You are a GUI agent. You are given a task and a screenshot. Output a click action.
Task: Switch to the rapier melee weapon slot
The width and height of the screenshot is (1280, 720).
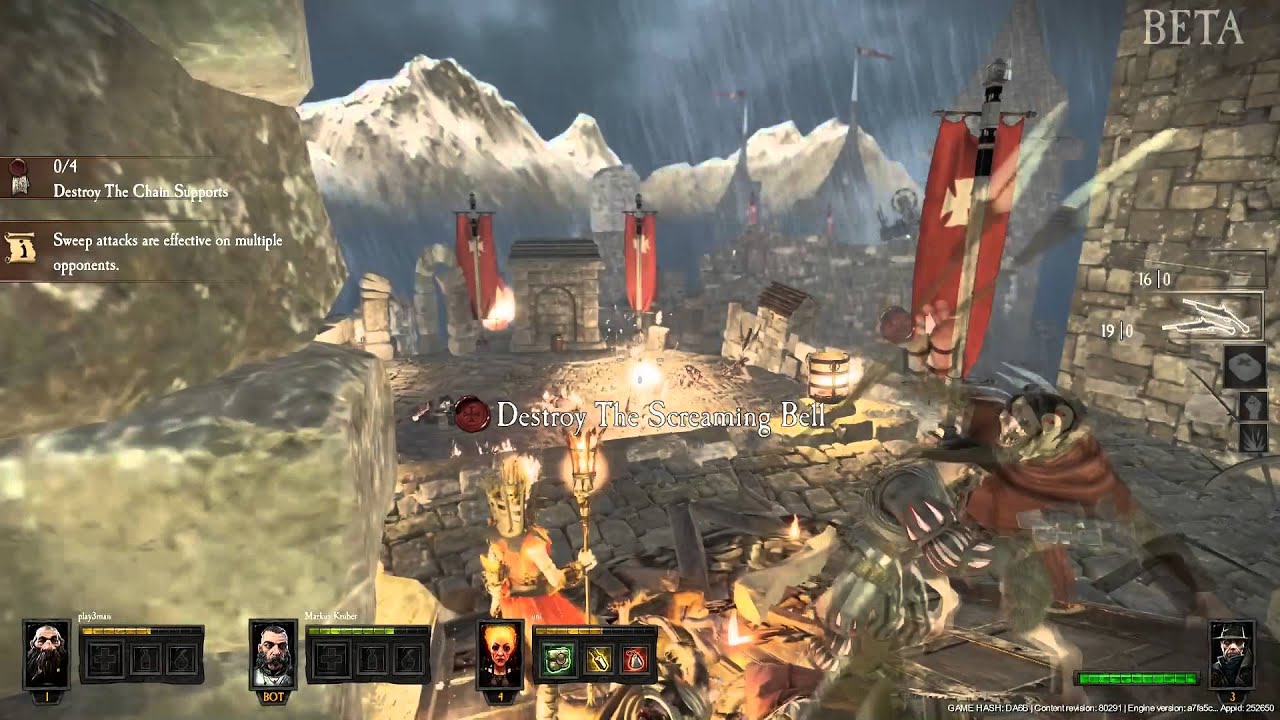pyautogui.click(x=1210, y=270)
